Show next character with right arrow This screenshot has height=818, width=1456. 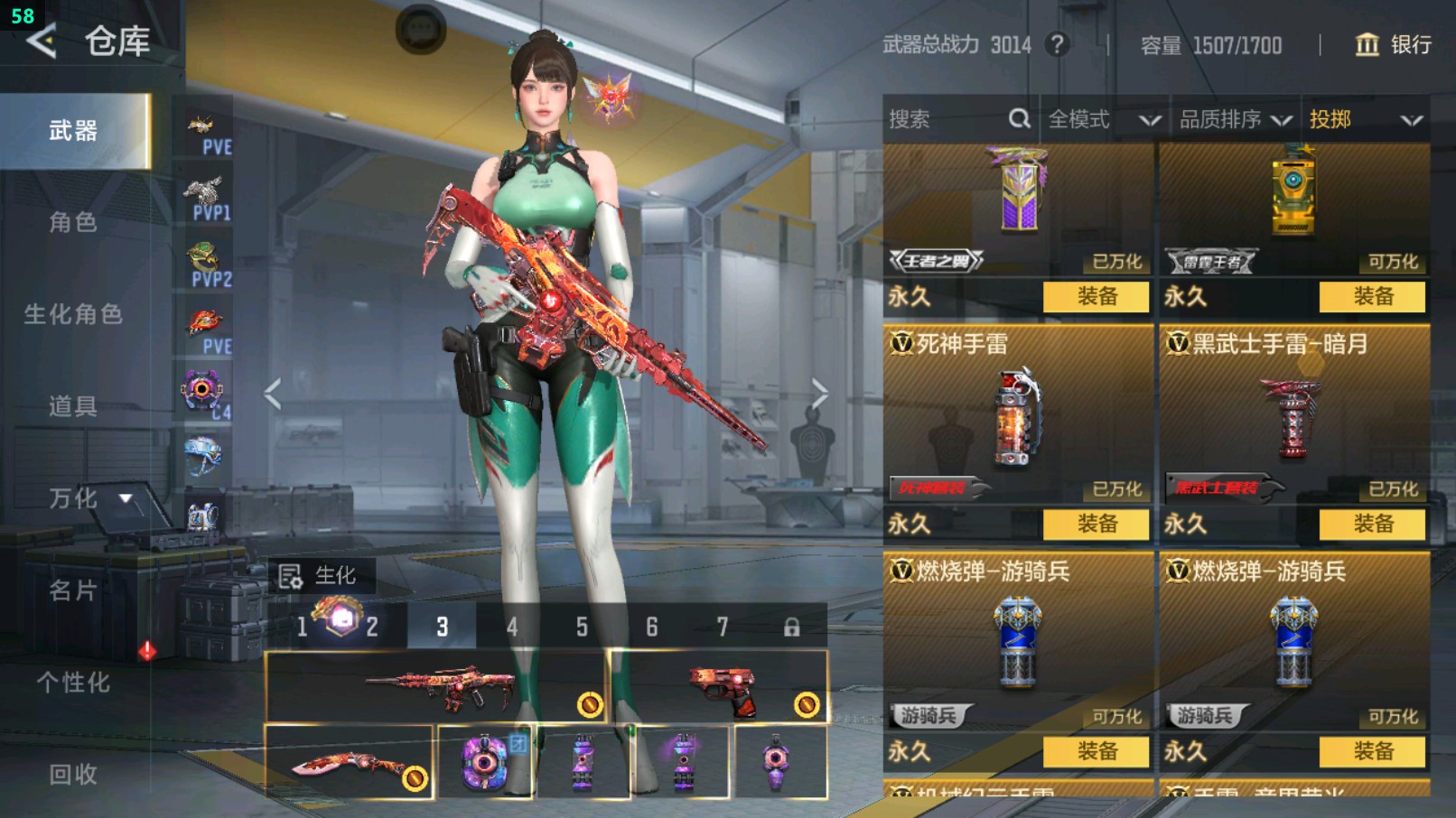818,394
